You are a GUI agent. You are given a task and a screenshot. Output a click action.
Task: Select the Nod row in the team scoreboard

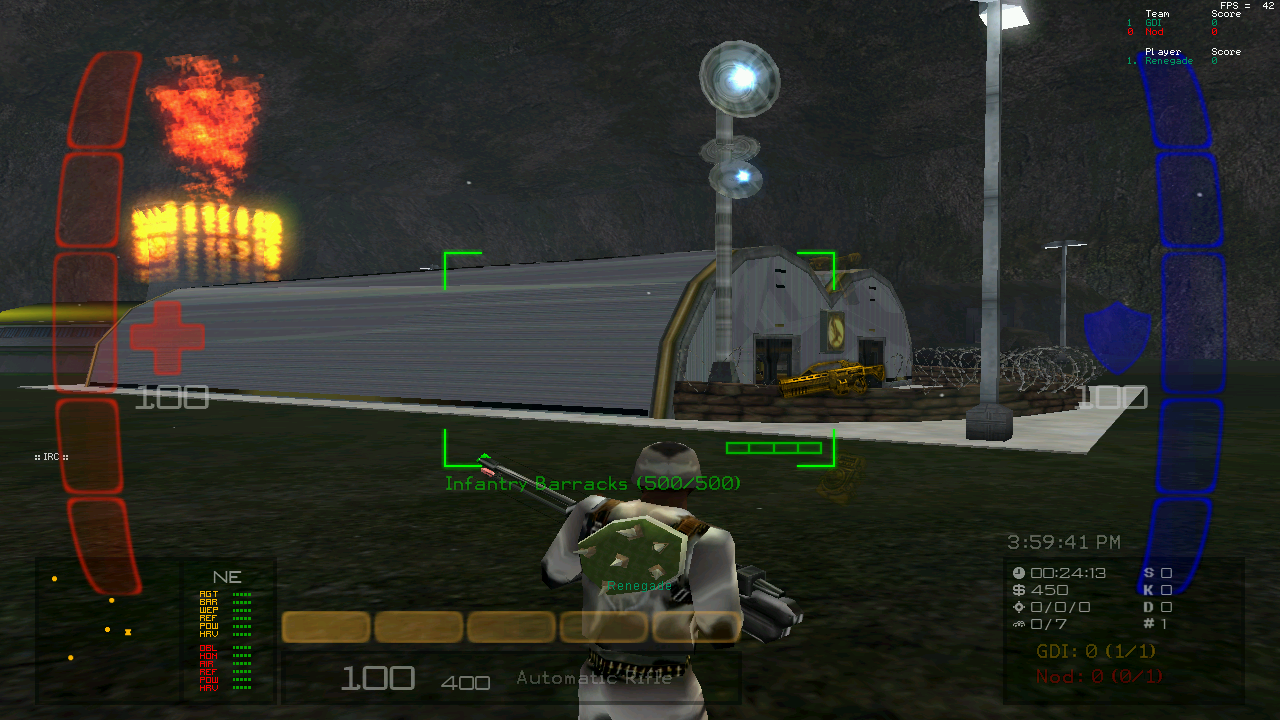1154,32
